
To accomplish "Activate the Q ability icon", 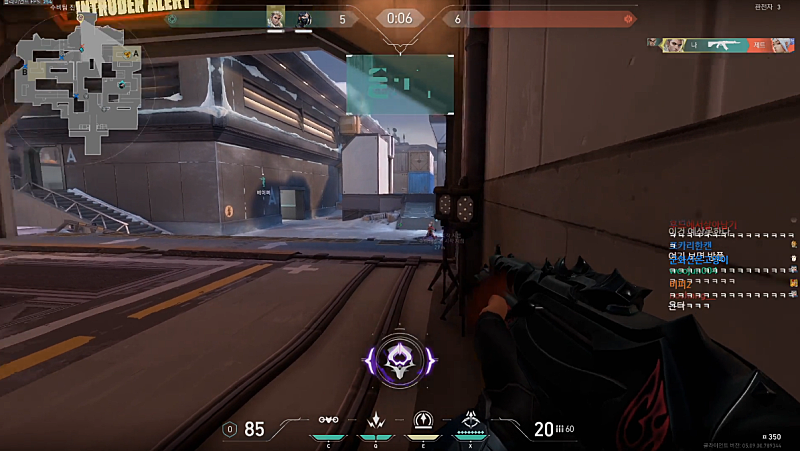I will point(376,422).
